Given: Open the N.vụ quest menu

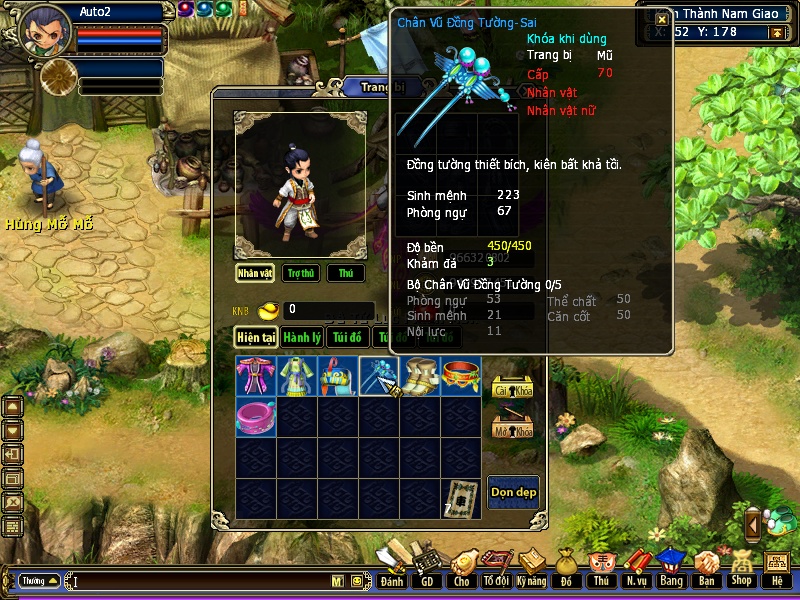Looking at the screenshot, I should (x=636, y=566).
